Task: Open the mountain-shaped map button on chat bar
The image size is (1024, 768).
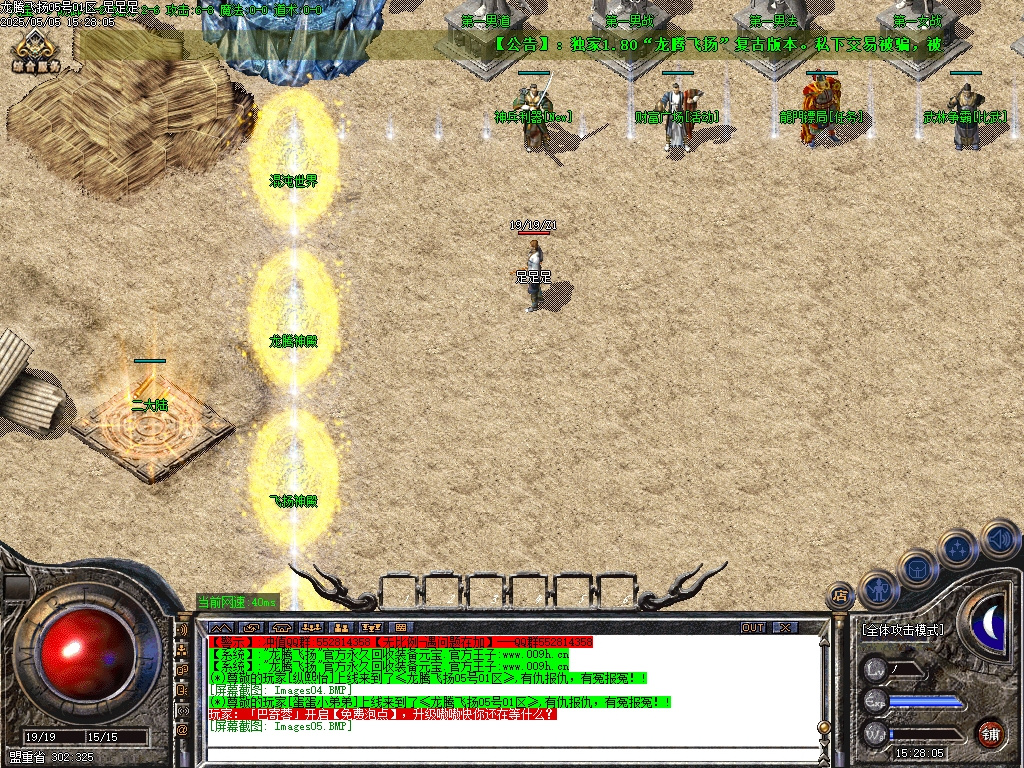Action: [x=220, y=627]
